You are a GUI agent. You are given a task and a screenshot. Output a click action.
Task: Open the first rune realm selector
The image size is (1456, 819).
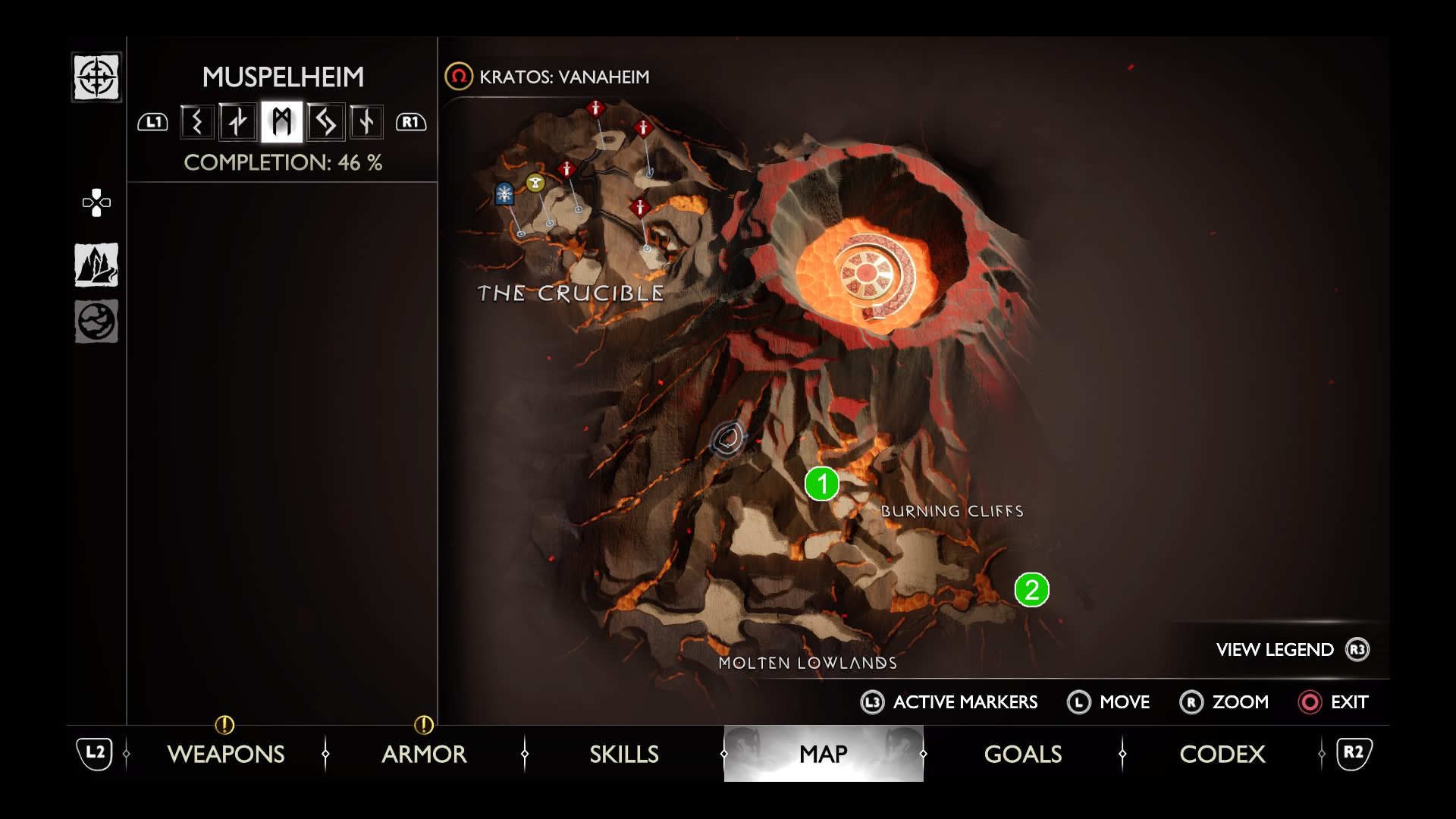click(x=196, y=121)
